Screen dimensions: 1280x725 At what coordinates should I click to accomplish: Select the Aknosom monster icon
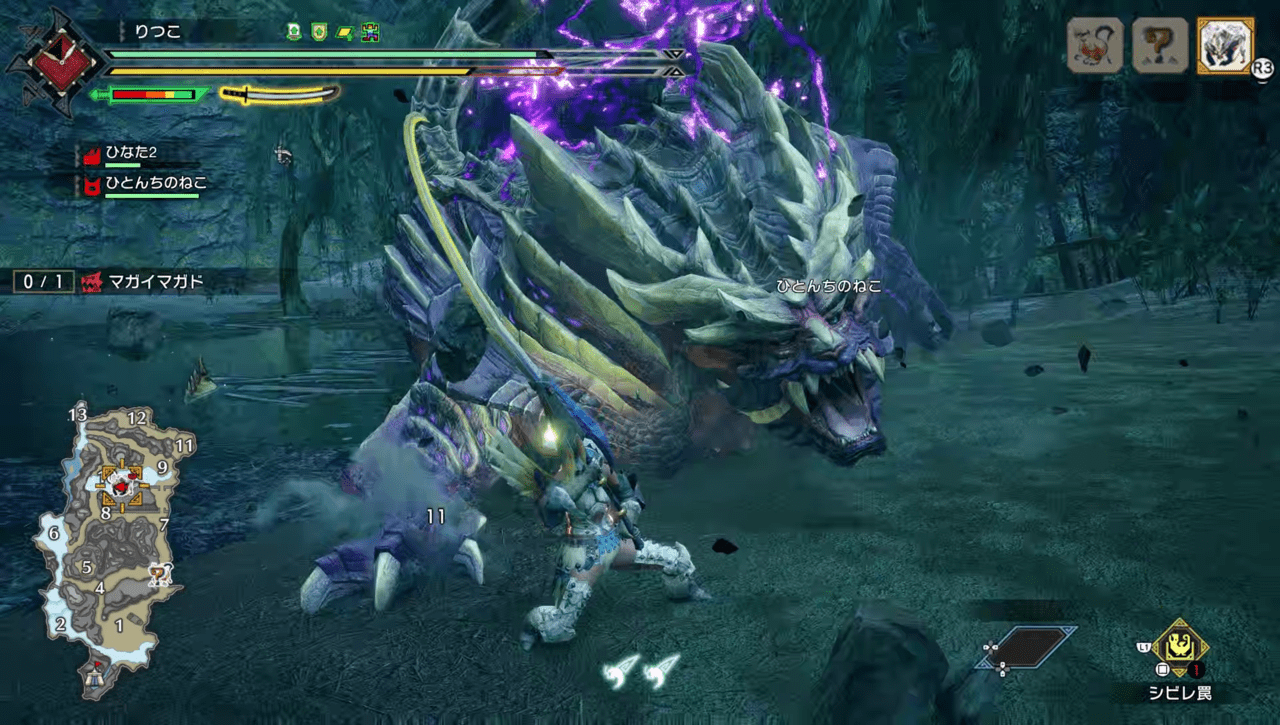(x=1095, y=46)
